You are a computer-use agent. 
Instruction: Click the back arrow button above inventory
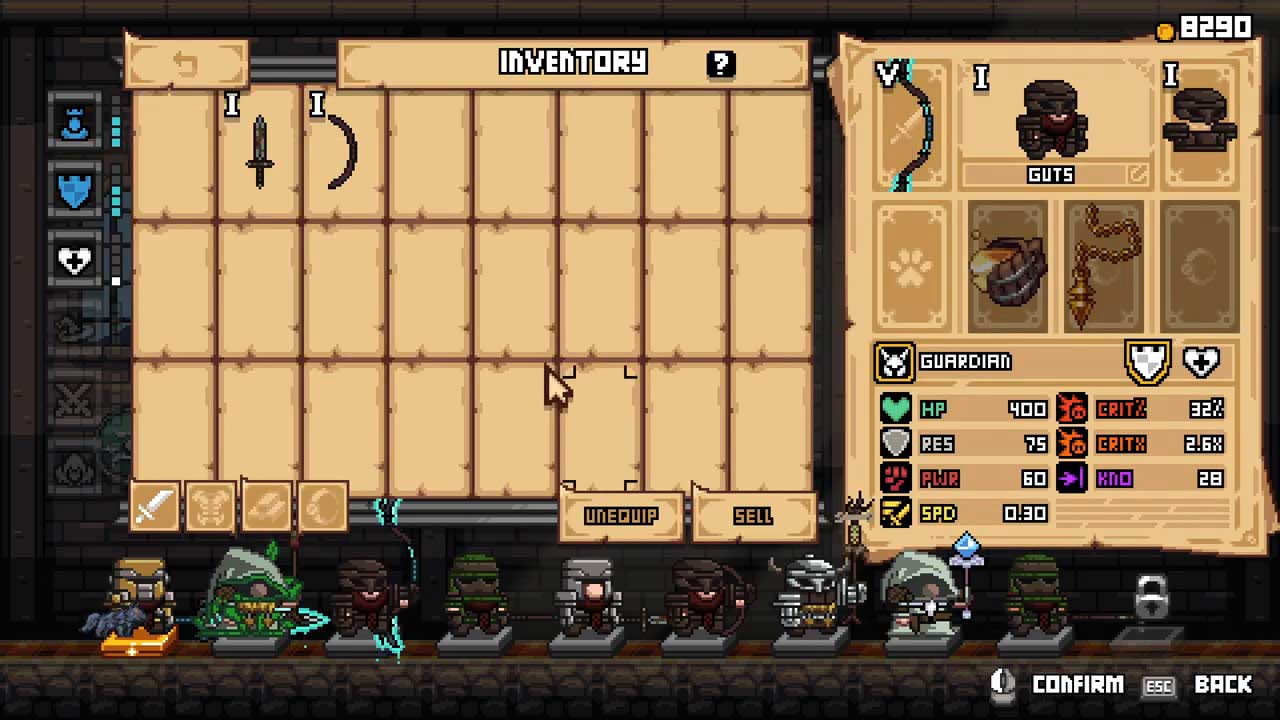[x=186, y=64]
